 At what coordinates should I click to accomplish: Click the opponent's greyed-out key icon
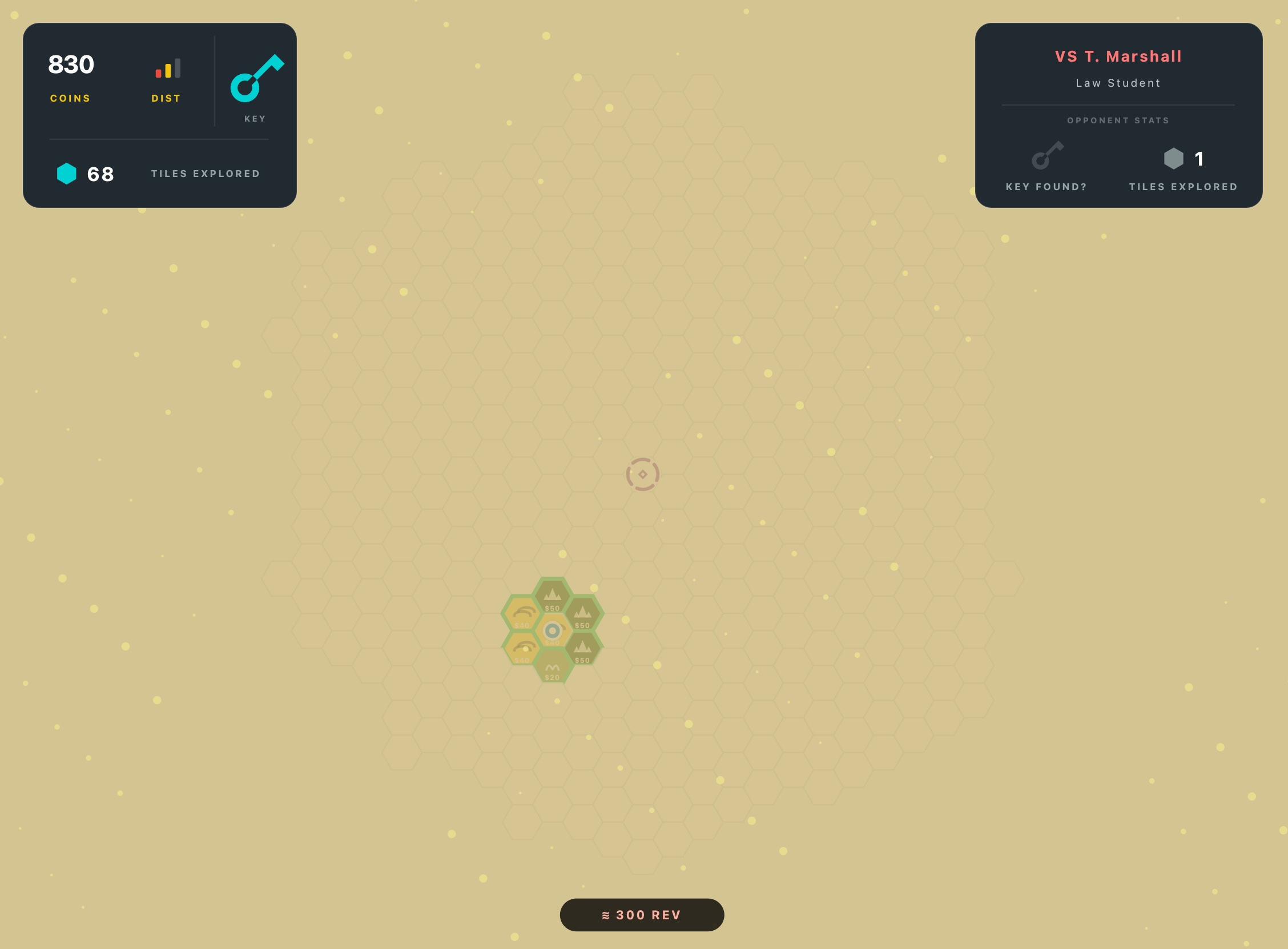click(1047, 156)
